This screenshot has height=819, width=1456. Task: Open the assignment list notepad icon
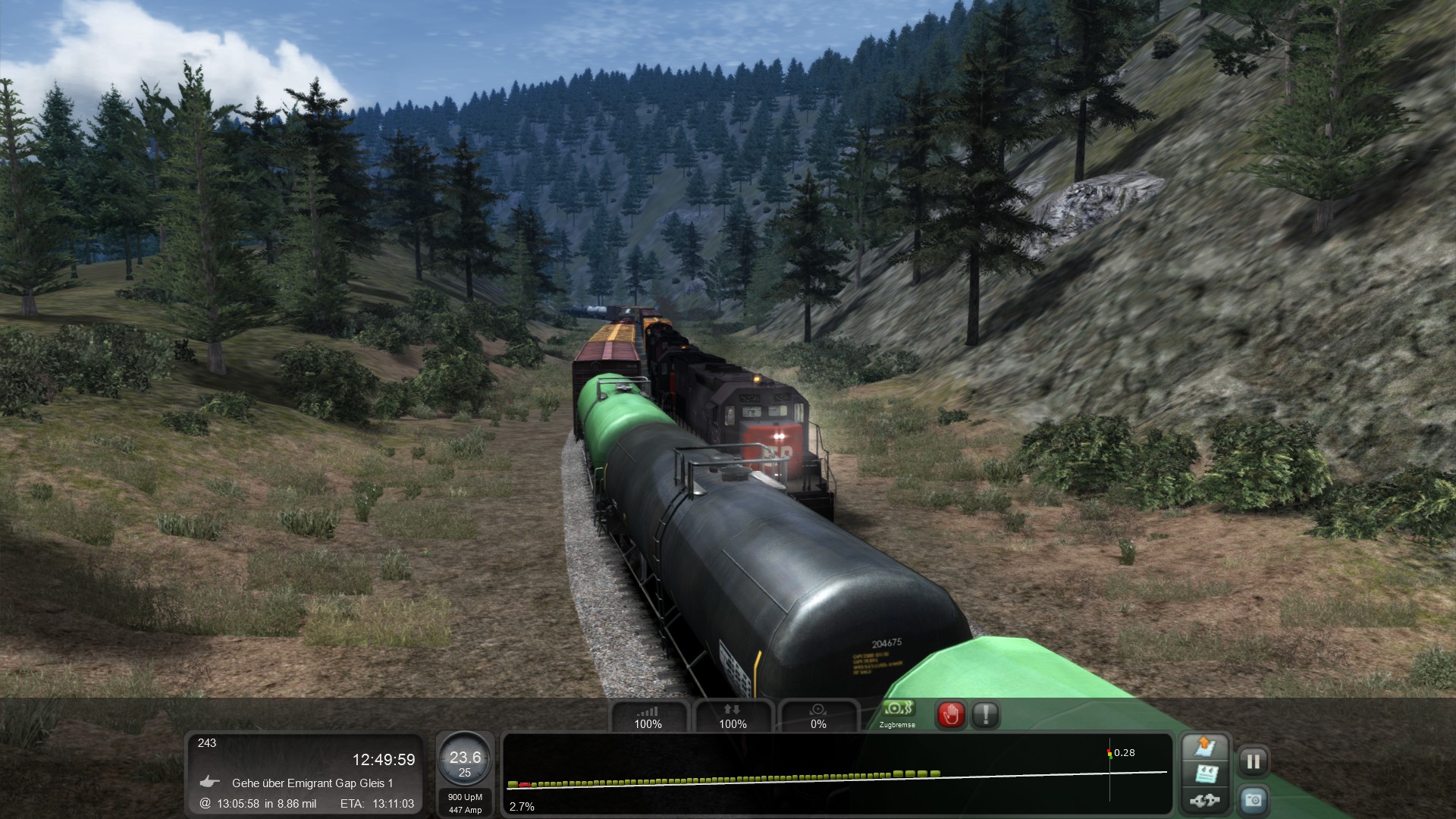pos(1205,773)
